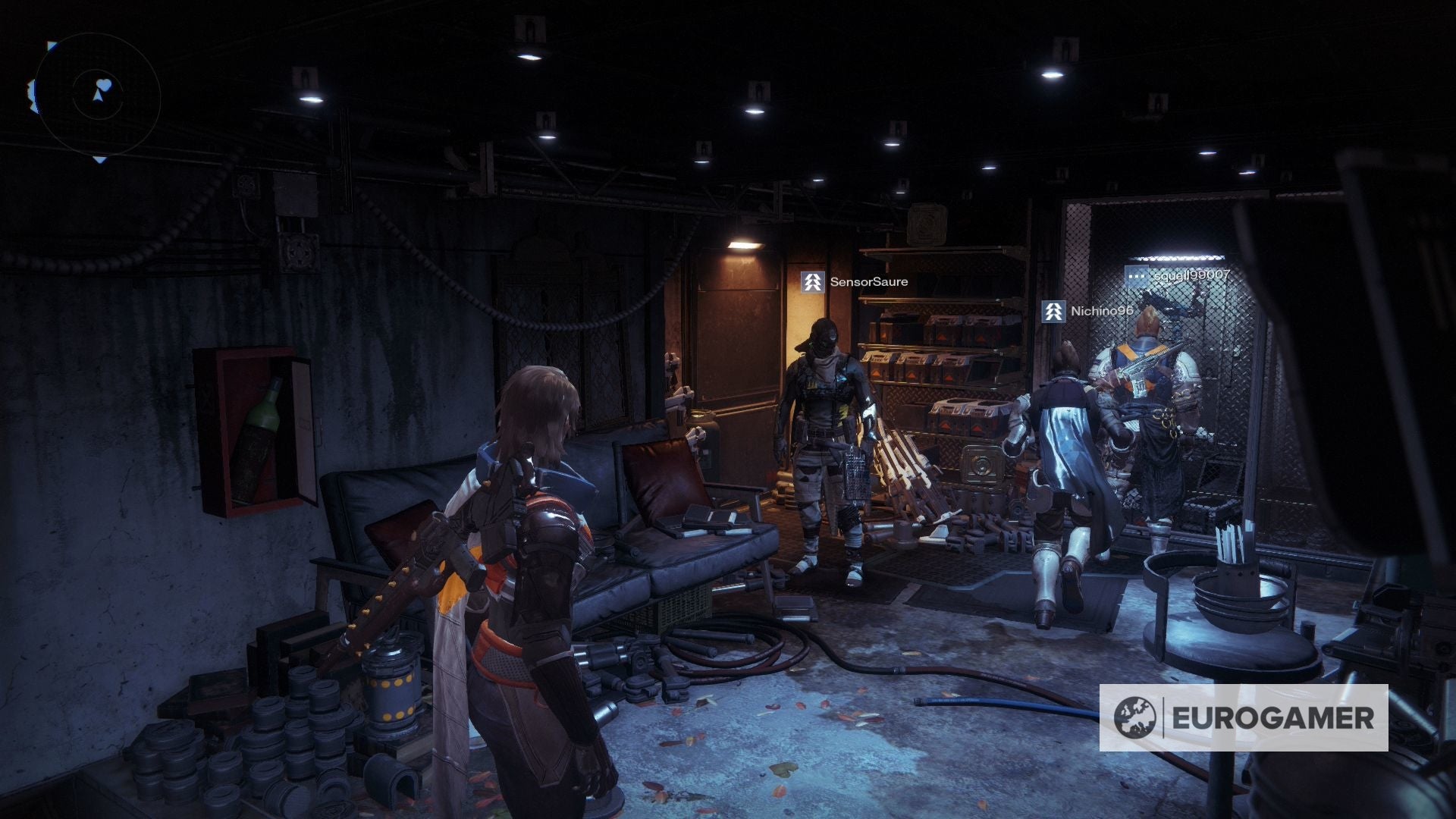Select the squall99007 player nameplate
Screen dimensions: 1456x819
(1178, 276)
